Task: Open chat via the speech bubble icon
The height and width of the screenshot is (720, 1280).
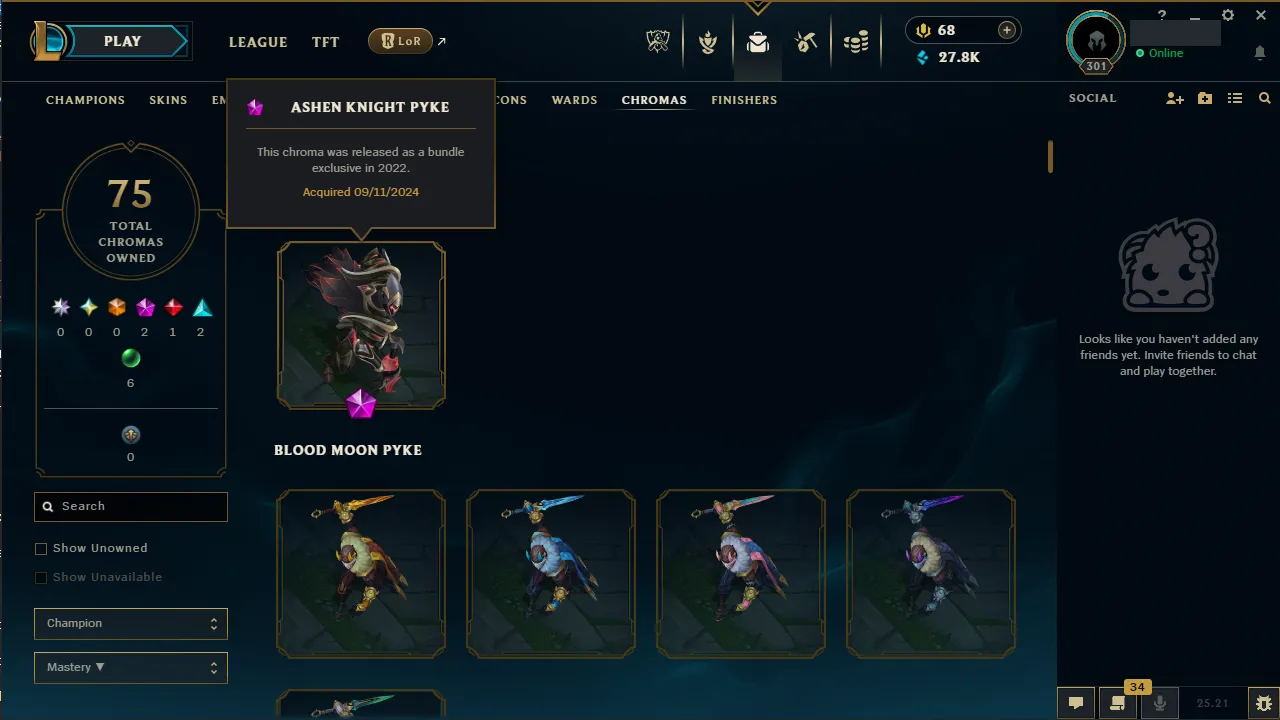Action: click(x=1076, y=703)
